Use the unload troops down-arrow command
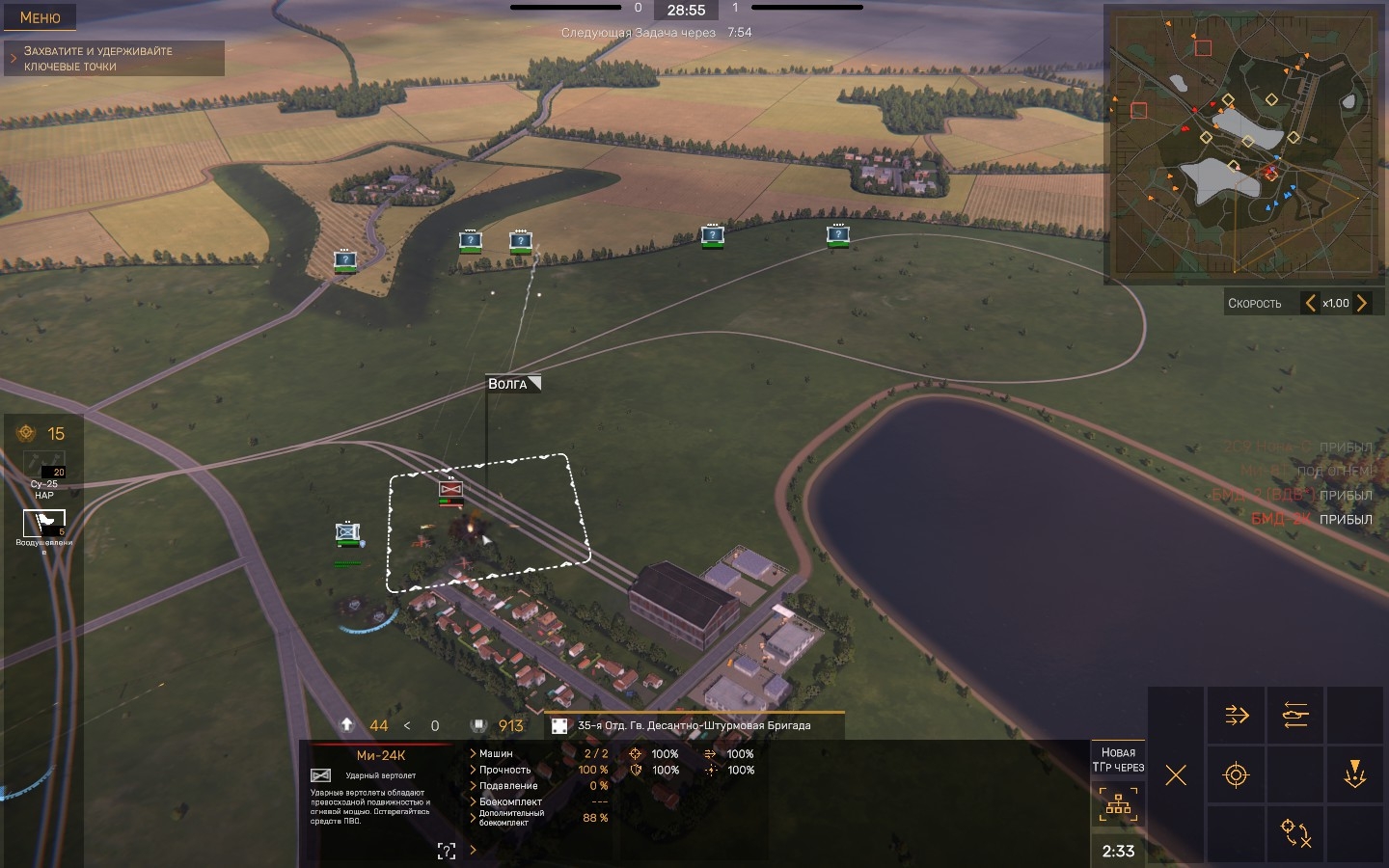 tap(1354, 775)
